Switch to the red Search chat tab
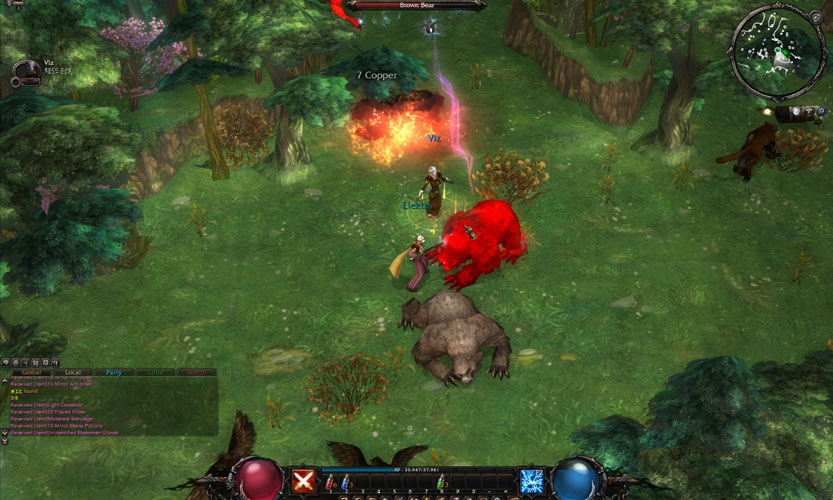The width and height of the screenshot is (833, 500). (x=197, y=372)
